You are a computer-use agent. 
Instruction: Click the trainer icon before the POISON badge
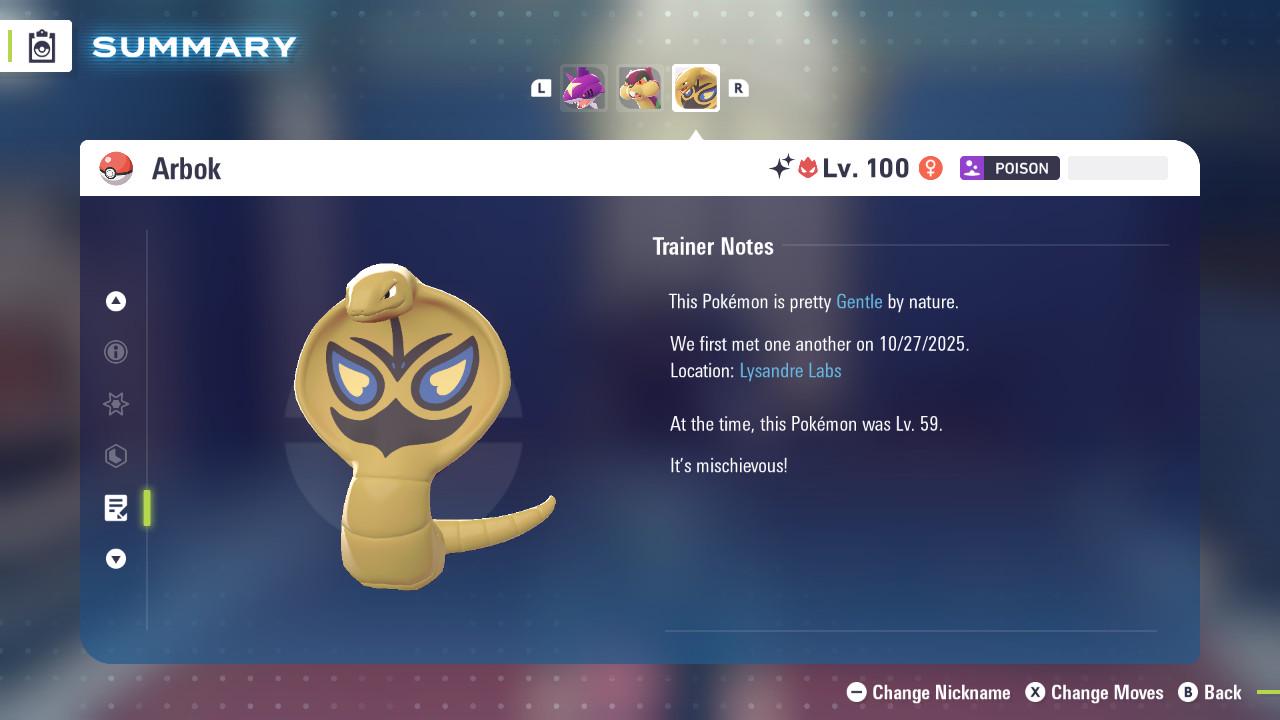(973, 168)
